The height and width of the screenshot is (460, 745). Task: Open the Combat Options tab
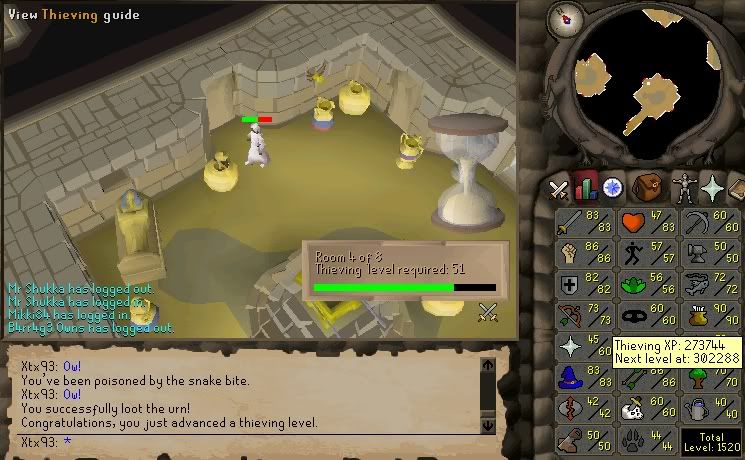click(559, 187)
